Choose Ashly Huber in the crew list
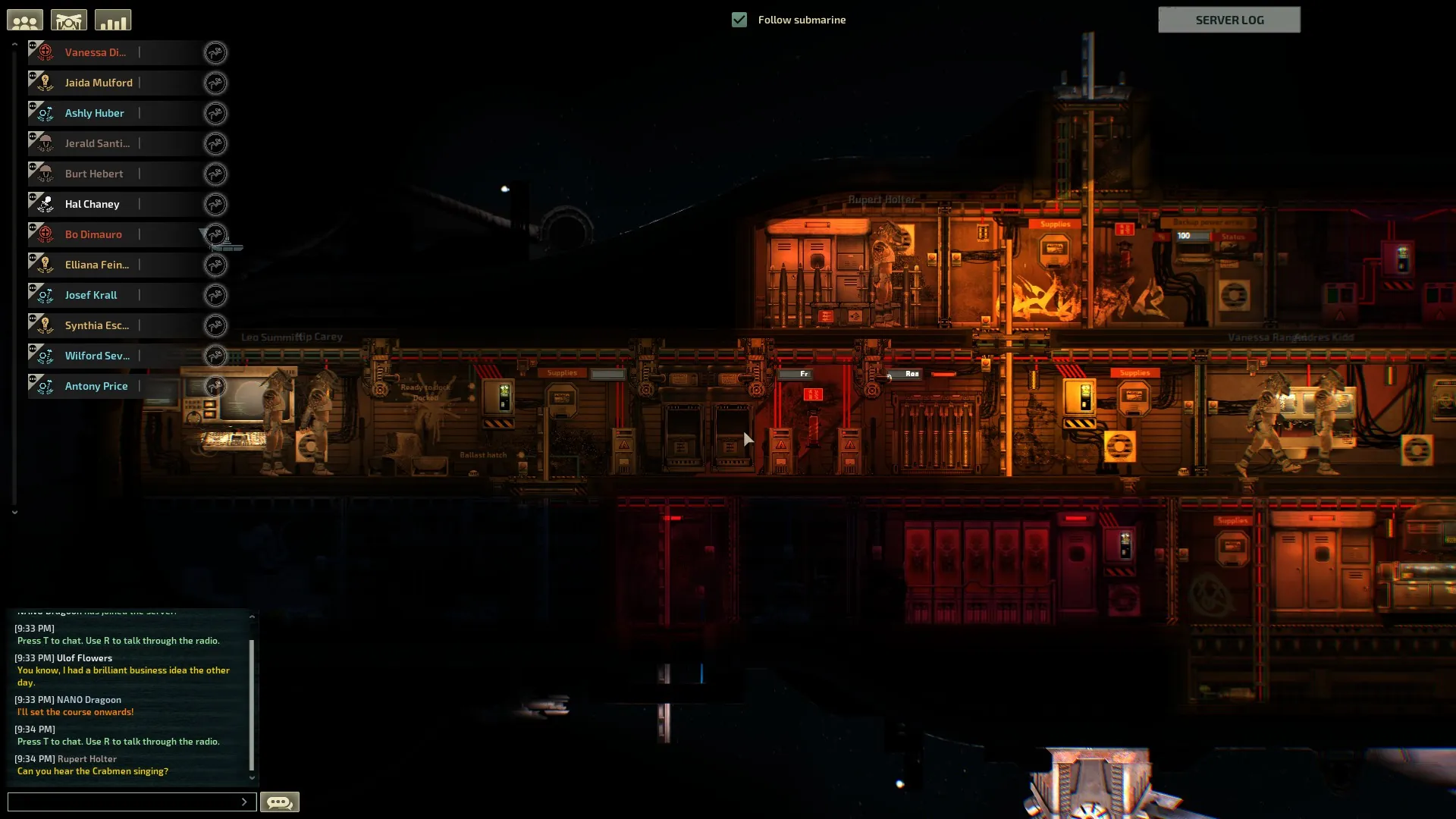The image size is (1456, 819). click(94, 113)
